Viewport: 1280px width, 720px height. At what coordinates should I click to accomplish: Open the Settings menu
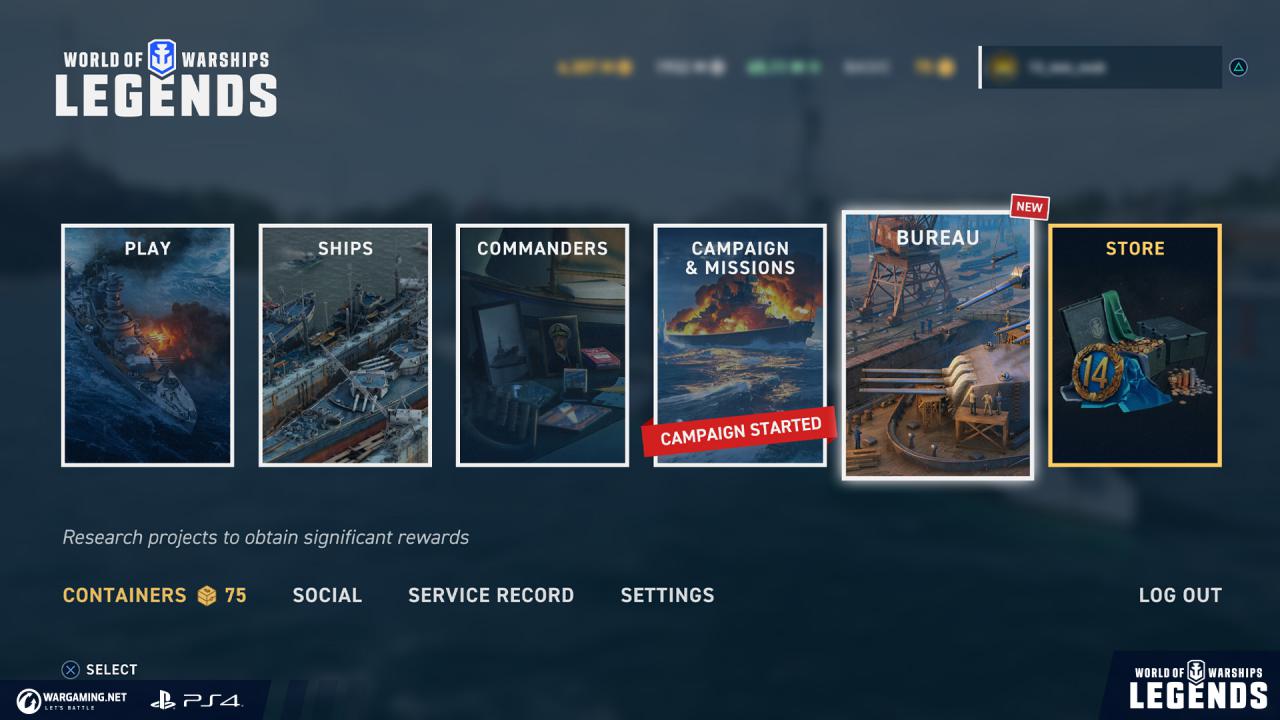[x=667, y=595]
